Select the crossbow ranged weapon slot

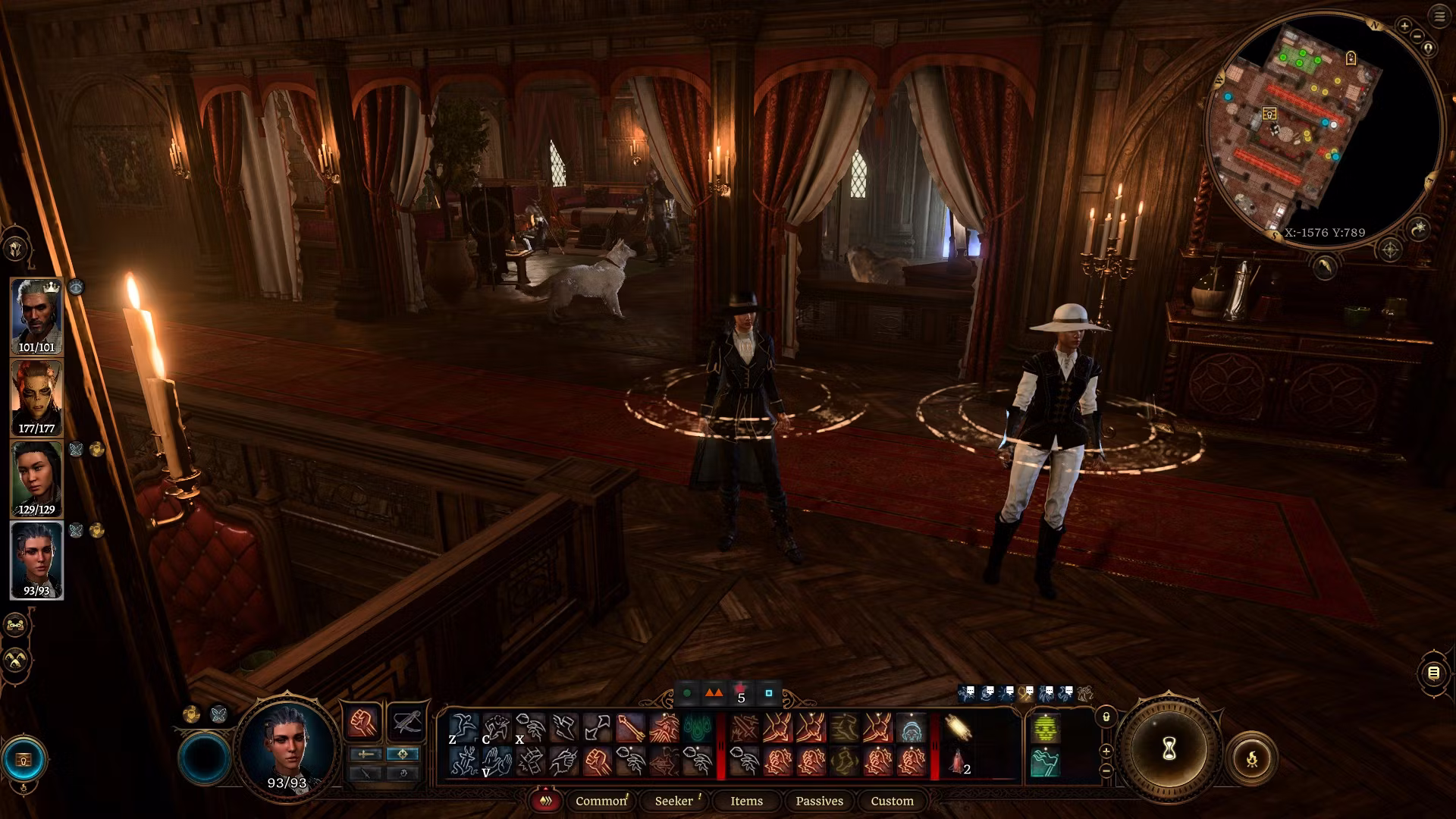[x=406, y=722]
